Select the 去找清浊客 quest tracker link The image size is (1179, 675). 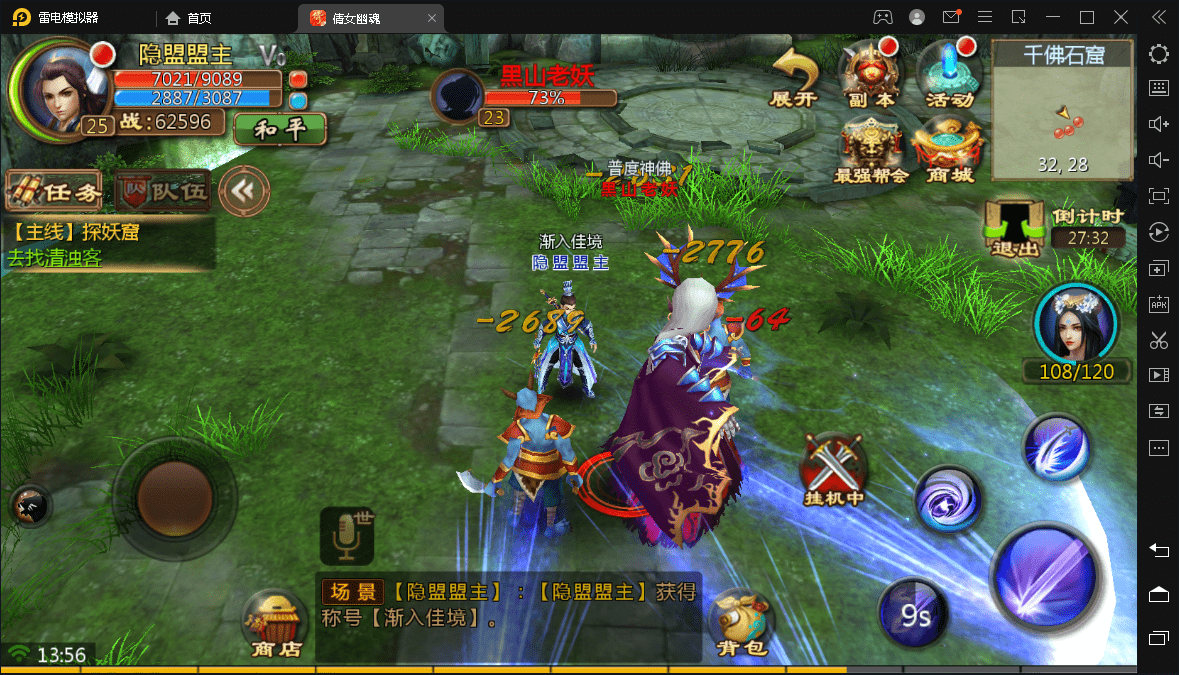coord(55,257)
